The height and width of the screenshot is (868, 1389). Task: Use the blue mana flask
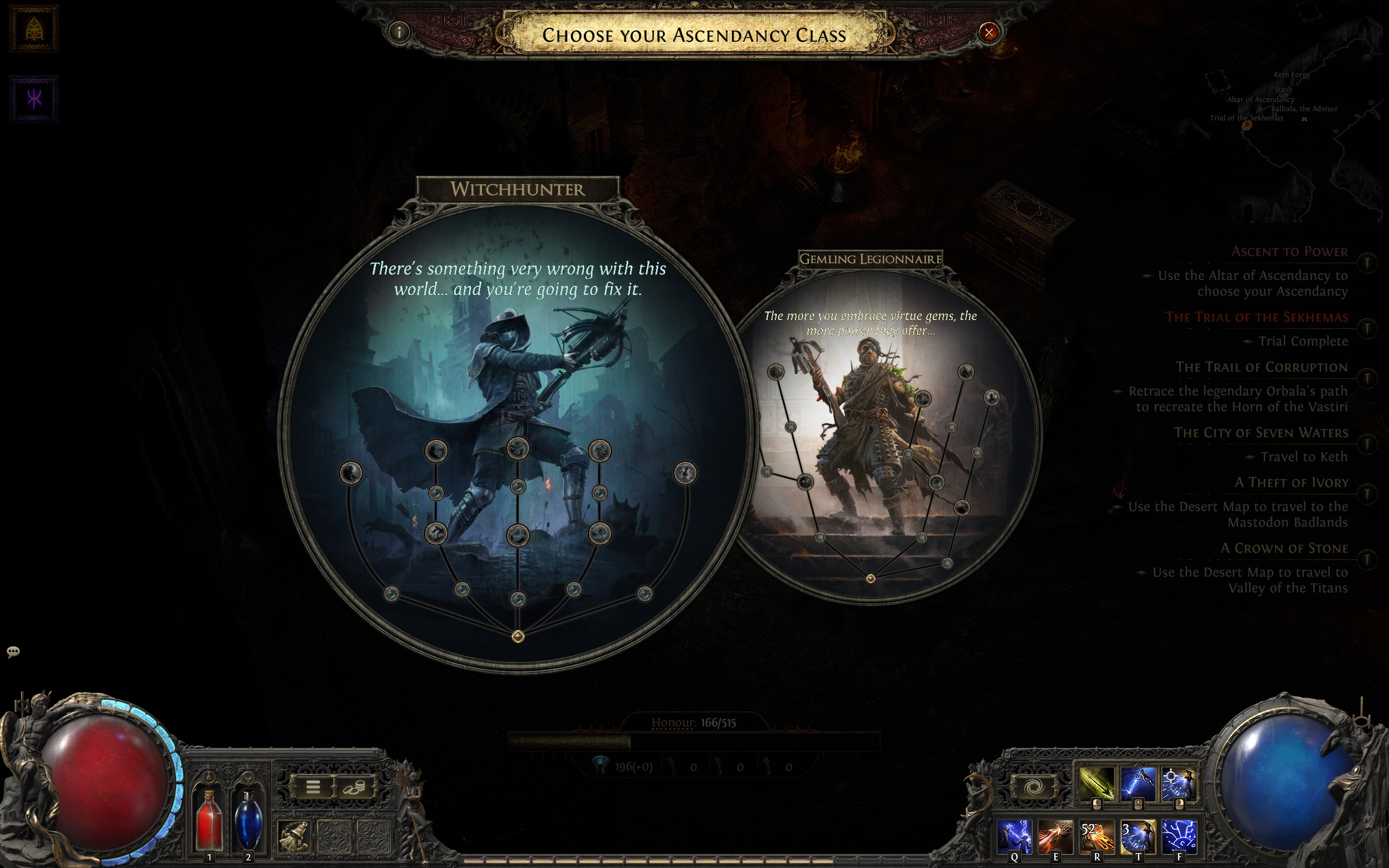(x=248, y=819)
